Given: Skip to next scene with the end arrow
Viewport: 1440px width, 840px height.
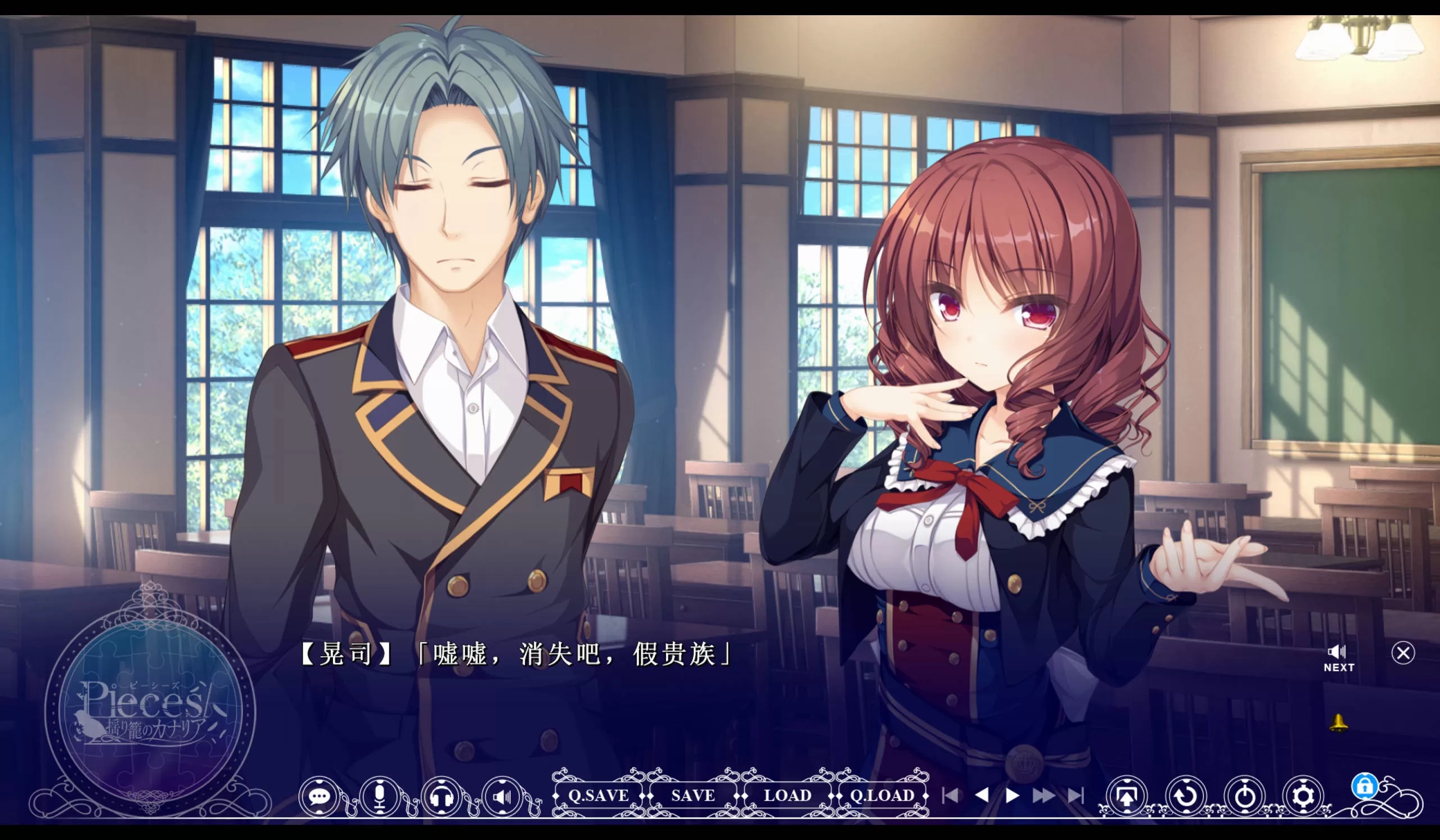Looking at the screenshot, I should click(x=1075, y=796).
